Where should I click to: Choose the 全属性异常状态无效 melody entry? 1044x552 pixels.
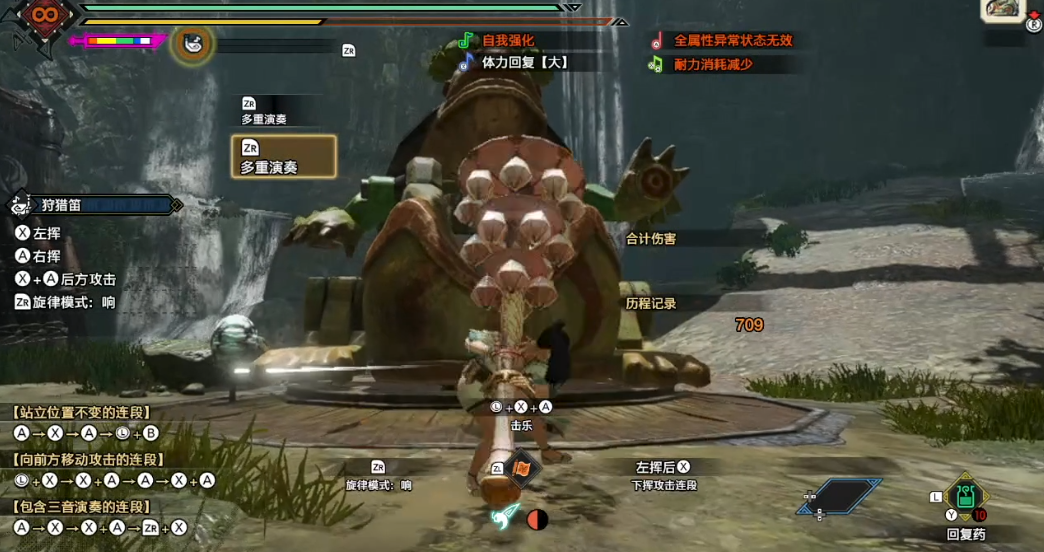pyautogui.click(x=732, y=41)
